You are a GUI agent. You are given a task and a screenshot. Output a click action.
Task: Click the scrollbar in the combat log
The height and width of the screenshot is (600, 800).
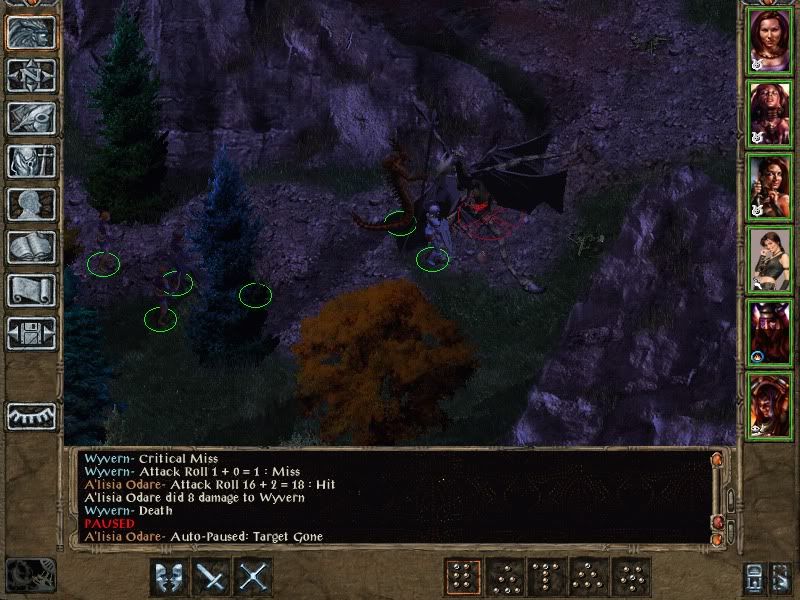(716, 495)
